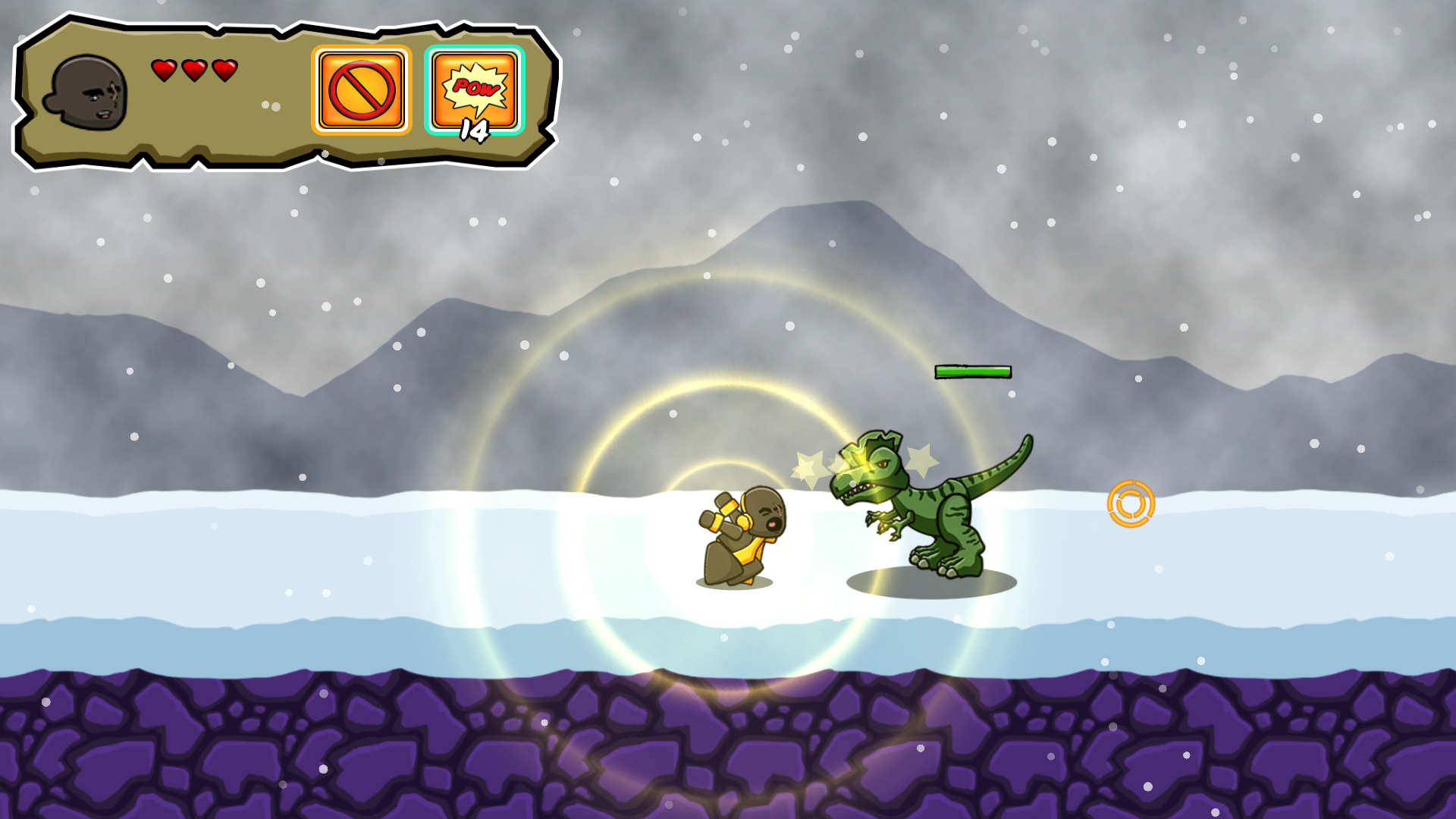The width and height of the screenshot is (1456, 819).
Task: Click the dinosaur's green health bar
Action: pos(973,372)
